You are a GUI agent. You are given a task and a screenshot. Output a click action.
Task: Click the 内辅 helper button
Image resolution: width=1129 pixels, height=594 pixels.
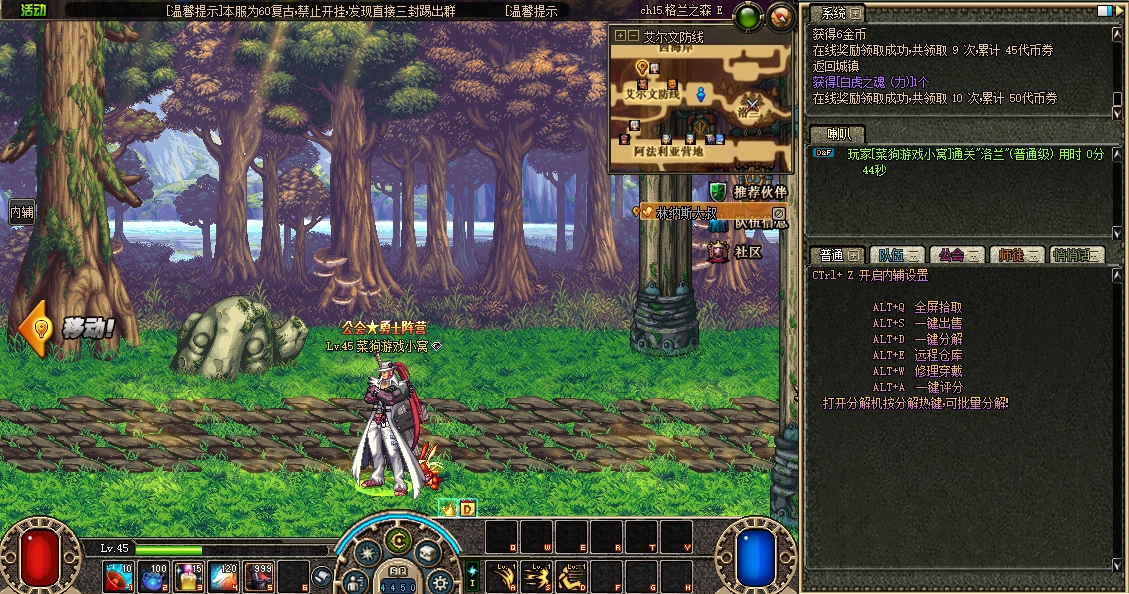pyautogui.click(x=21, y=212)
